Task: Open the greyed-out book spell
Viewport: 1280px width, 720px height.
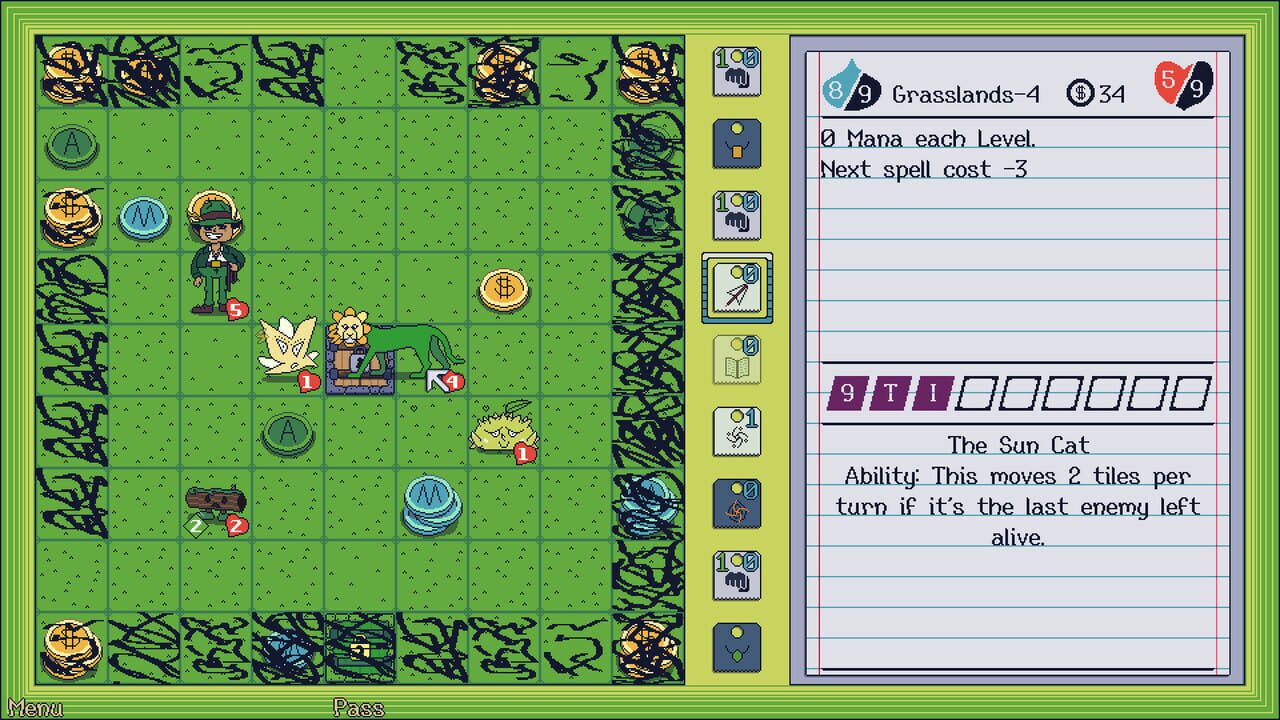Action: (x=736, y=360)
